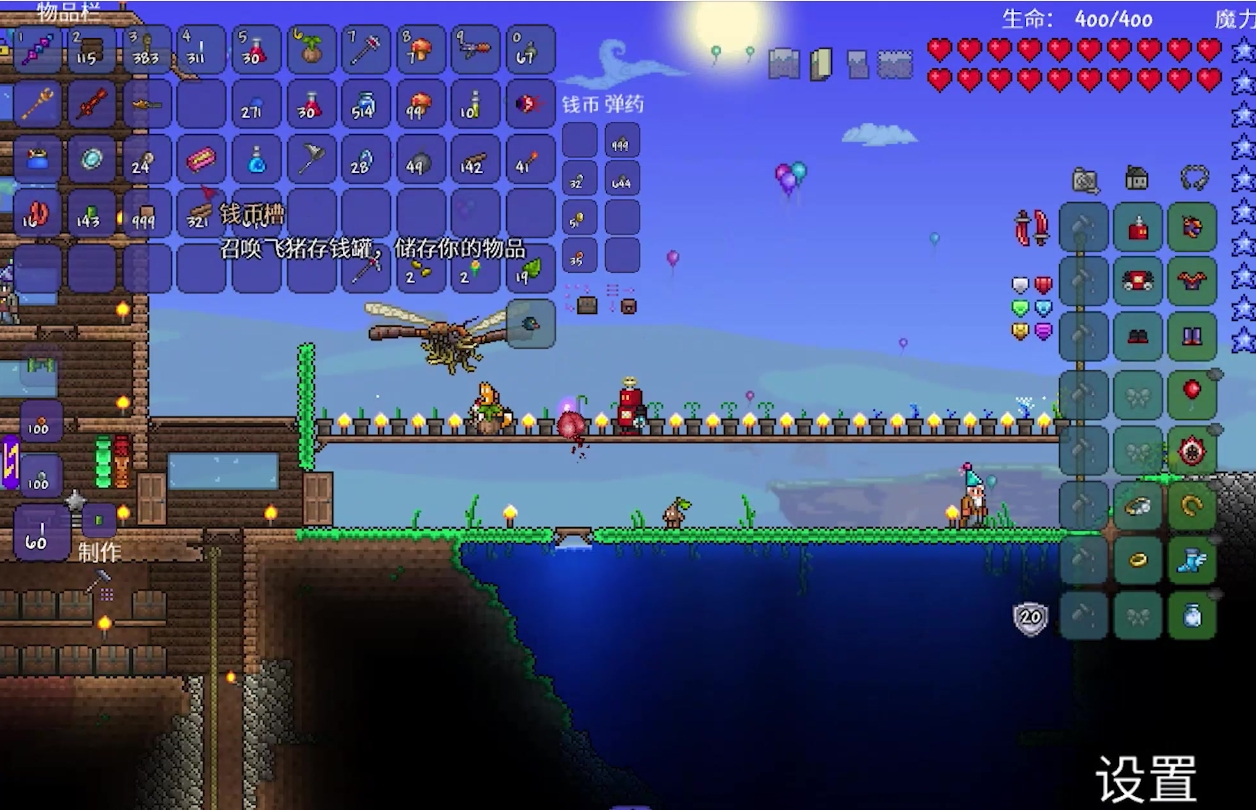1256x810 pixels.
Task: Open the 设置 settings menu
Action: pyautogui.click(x=1146, y=778)
